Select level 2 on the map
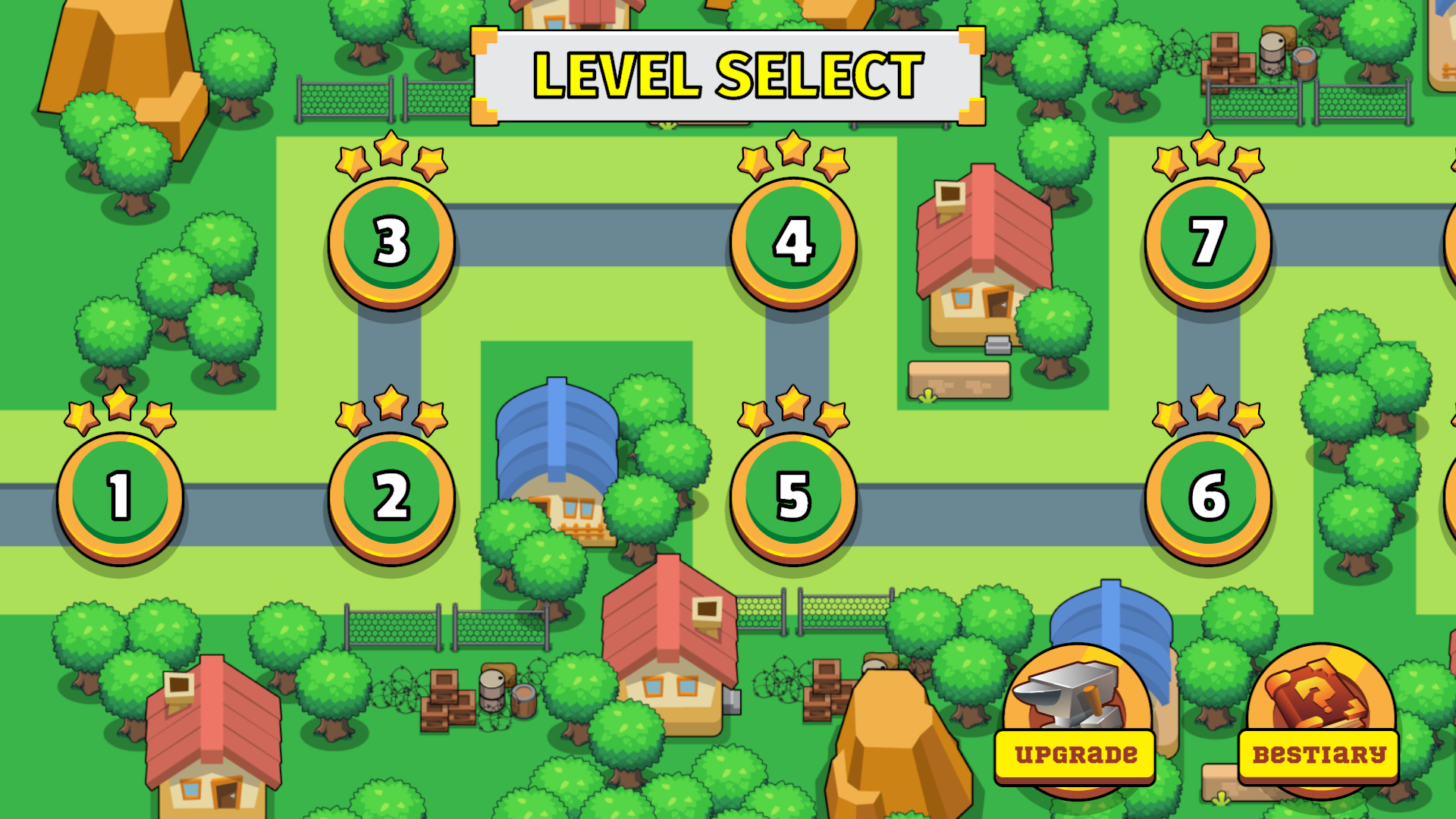Image resolution: width=1456 pixels, height=819 pixels. [391, 497]
